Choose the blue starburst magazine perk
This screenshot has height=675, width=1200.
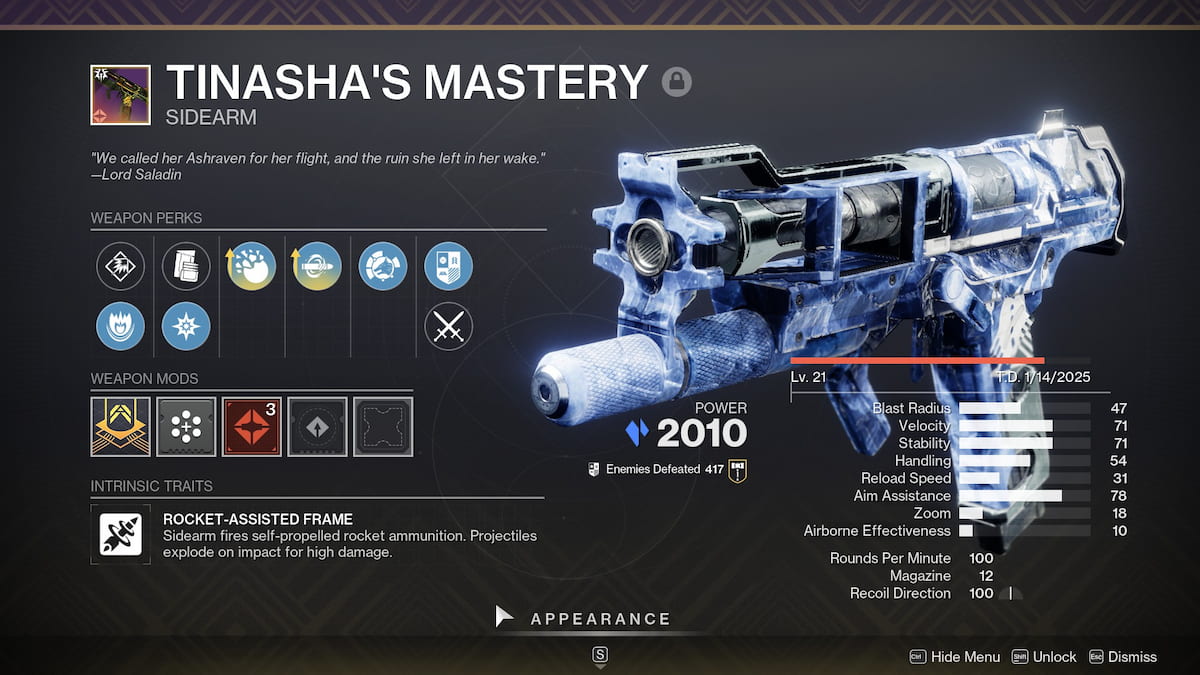186,326
